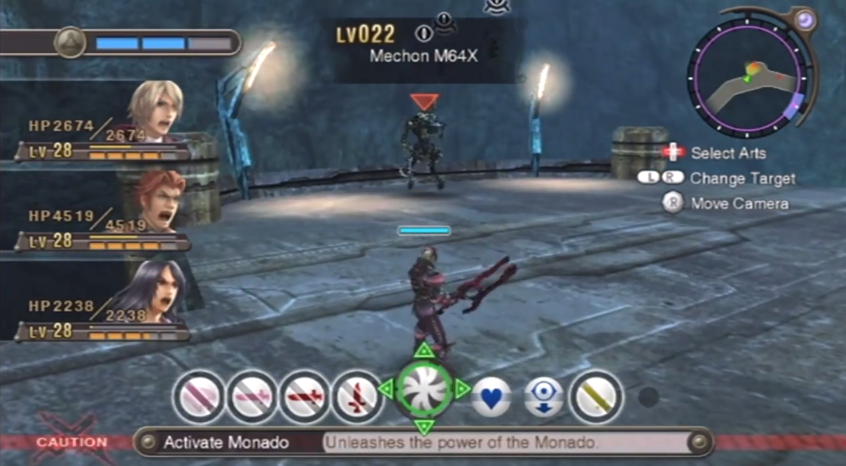Click the left green palette arrow
Viewport: 846px width, 466px height.
[386, 389]
